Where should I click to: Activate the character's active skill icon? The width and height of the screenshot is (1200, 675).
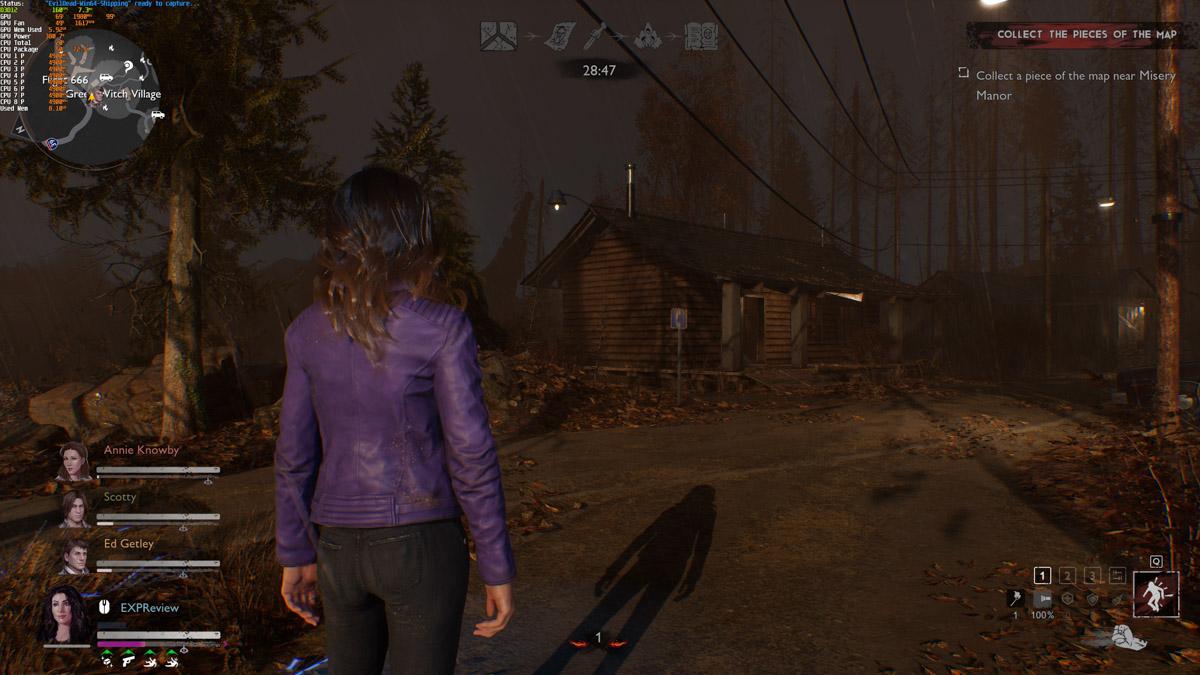(1156, 596)
